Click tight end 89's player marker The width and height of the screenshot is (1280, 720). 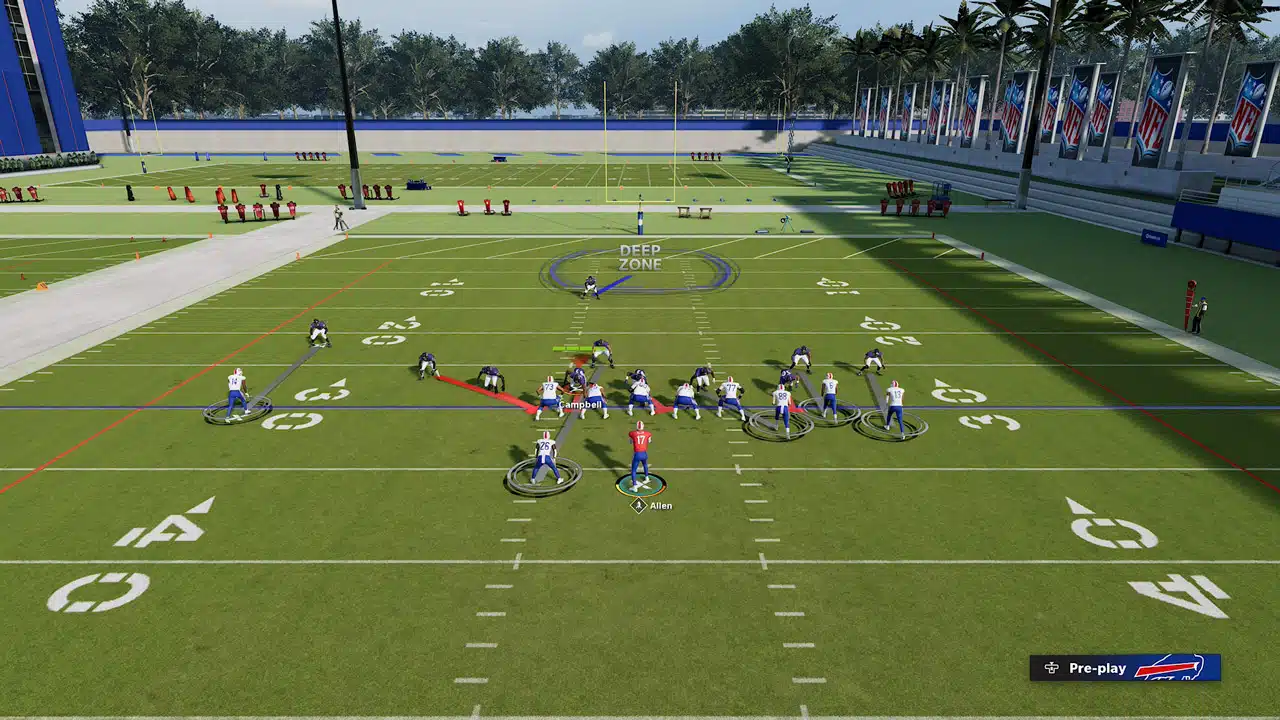tap(783, 397)
